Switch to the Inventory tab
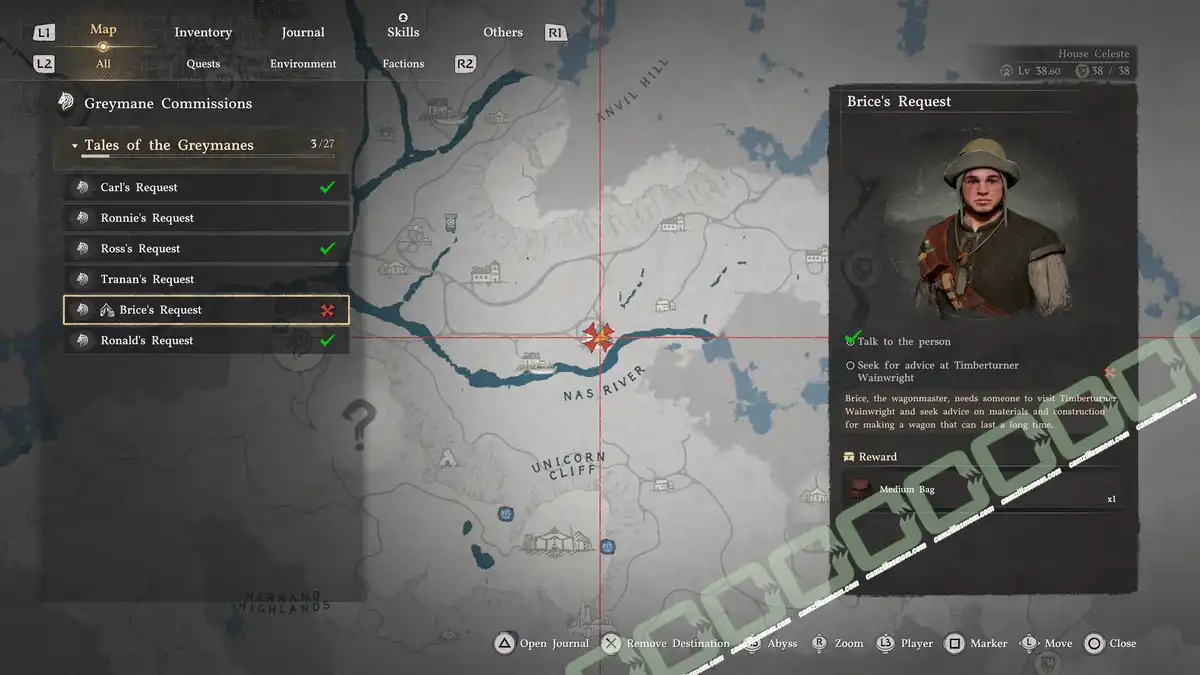The height and width of the screenshot is (675, 1200). click(203, 32)
